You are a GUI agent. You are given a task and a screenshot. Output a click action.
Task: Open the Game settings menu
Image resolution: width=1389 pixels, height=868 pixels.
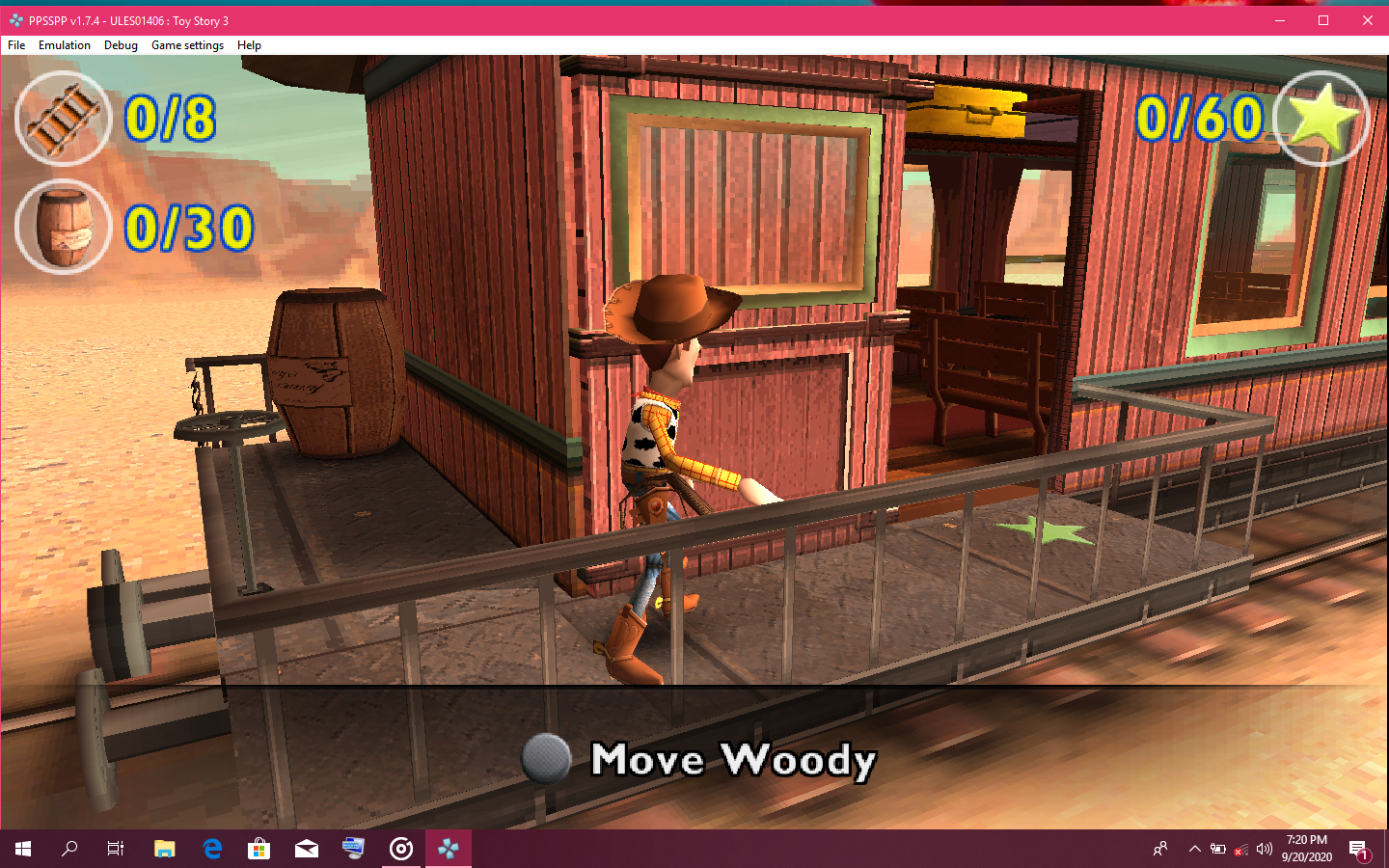click(x=187, y=44)
